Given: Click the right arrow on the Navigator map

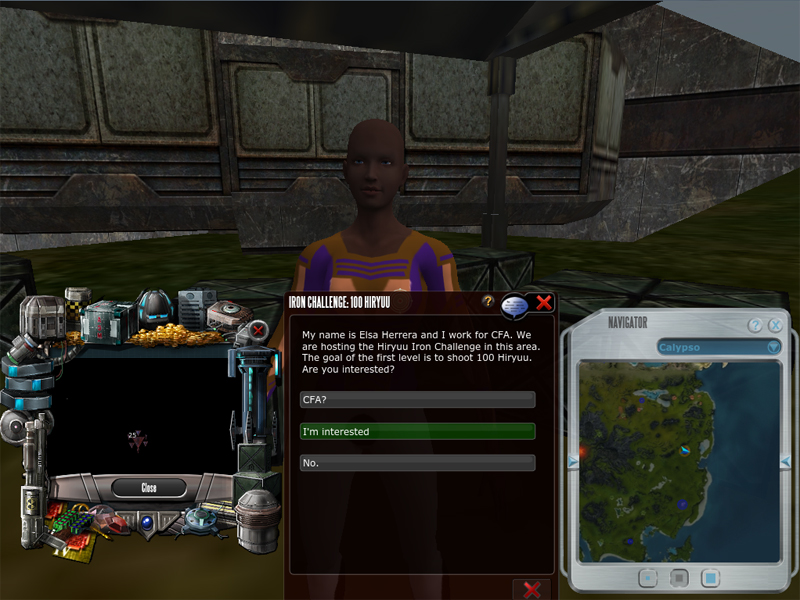Looking at the screenshot, I should [x=785, y=461].
